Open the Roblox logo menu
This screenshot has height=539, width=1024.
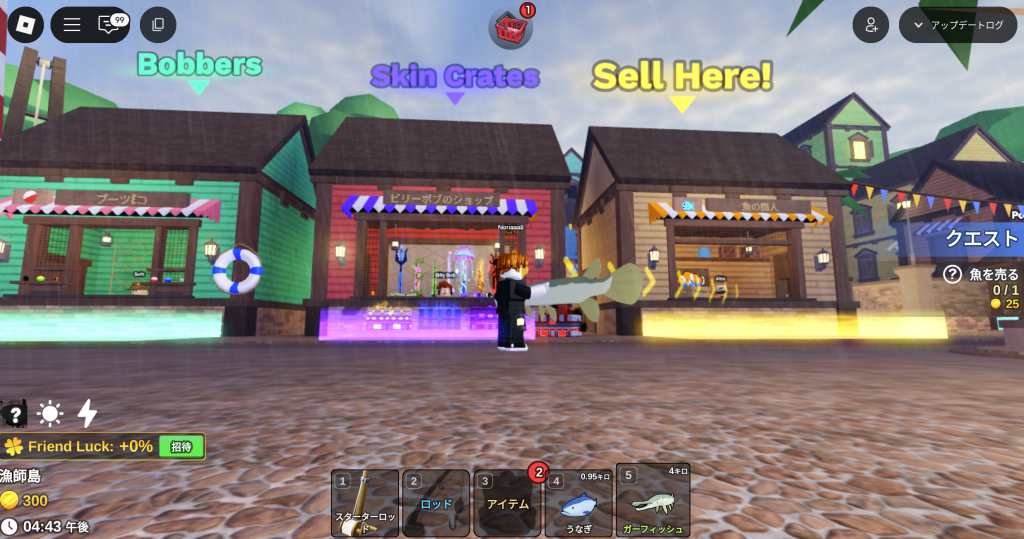(25, 25)
